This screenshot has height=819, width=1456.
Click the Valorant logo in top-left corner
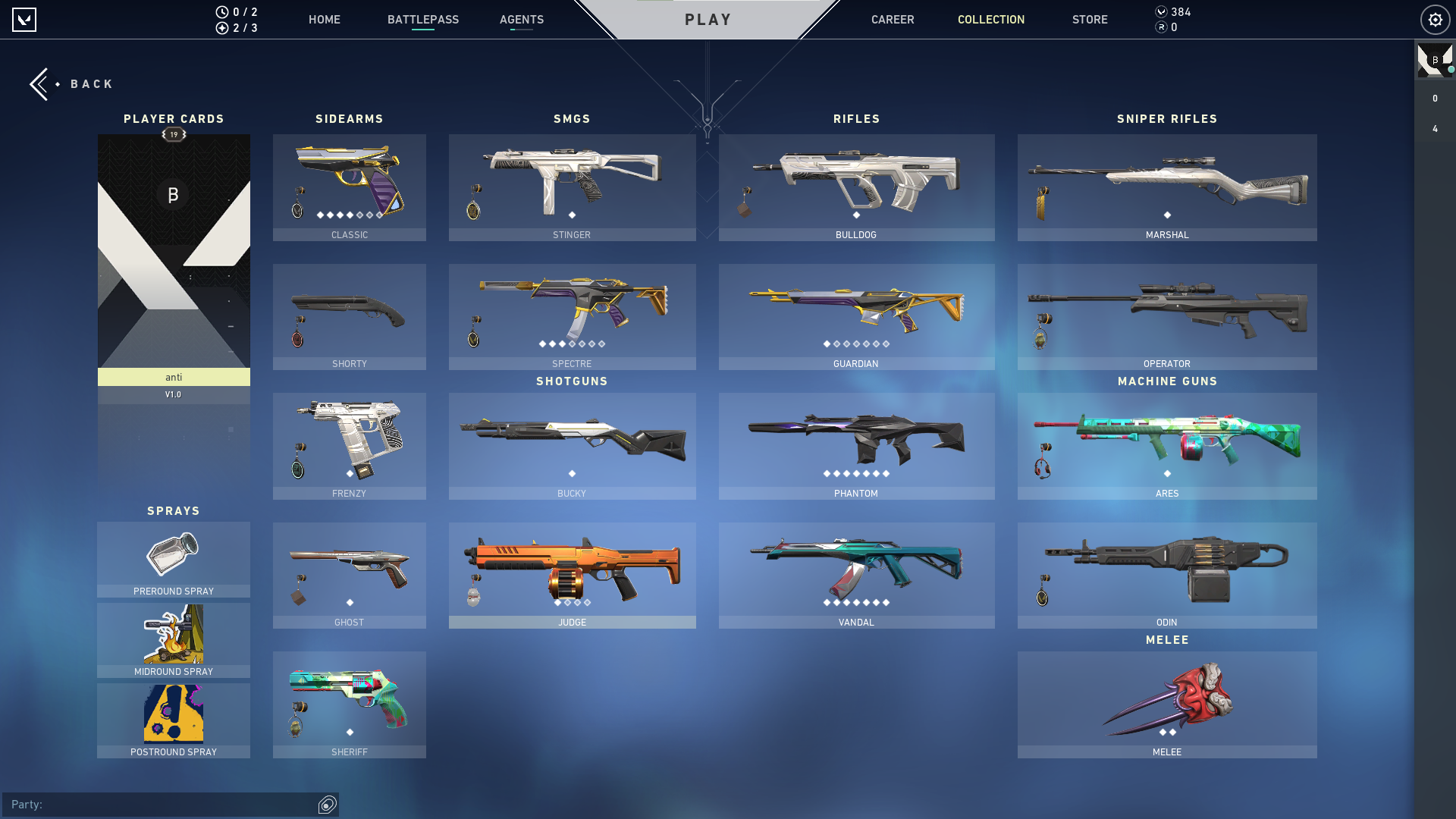tap(23, 20)
